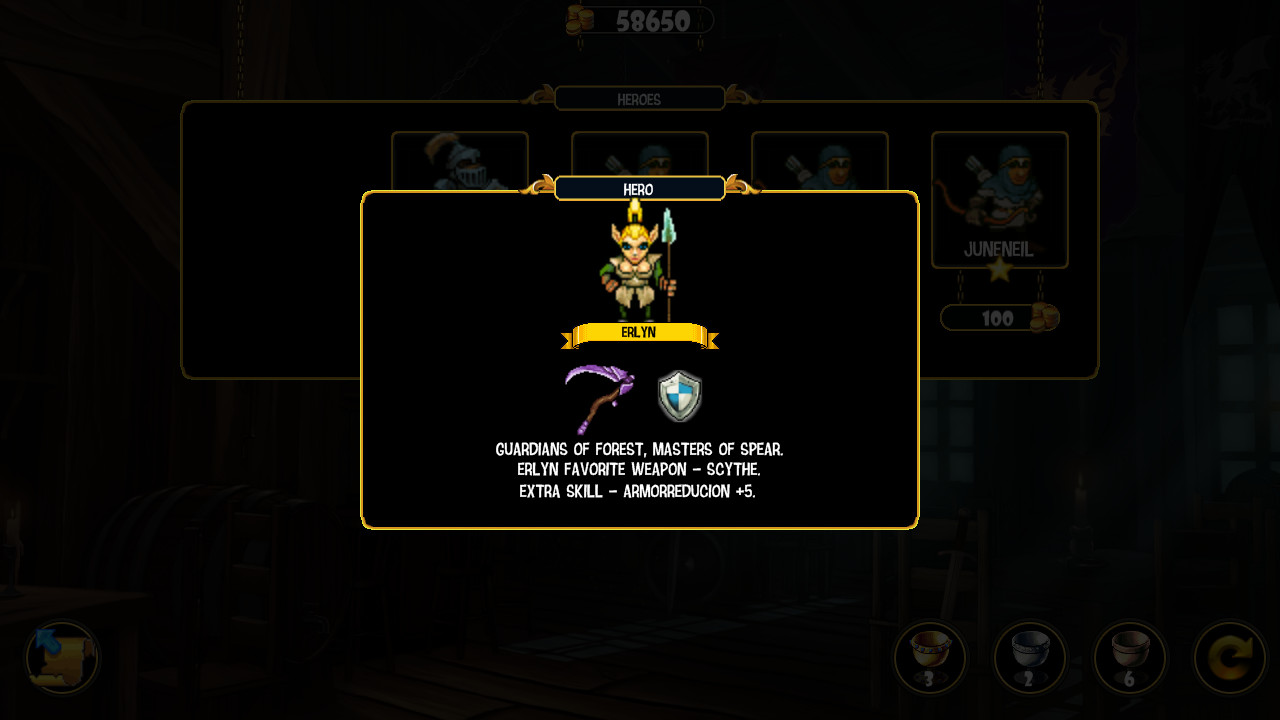Click the map with blue arrow icon

pyautogui.click(x=60, y=658)
